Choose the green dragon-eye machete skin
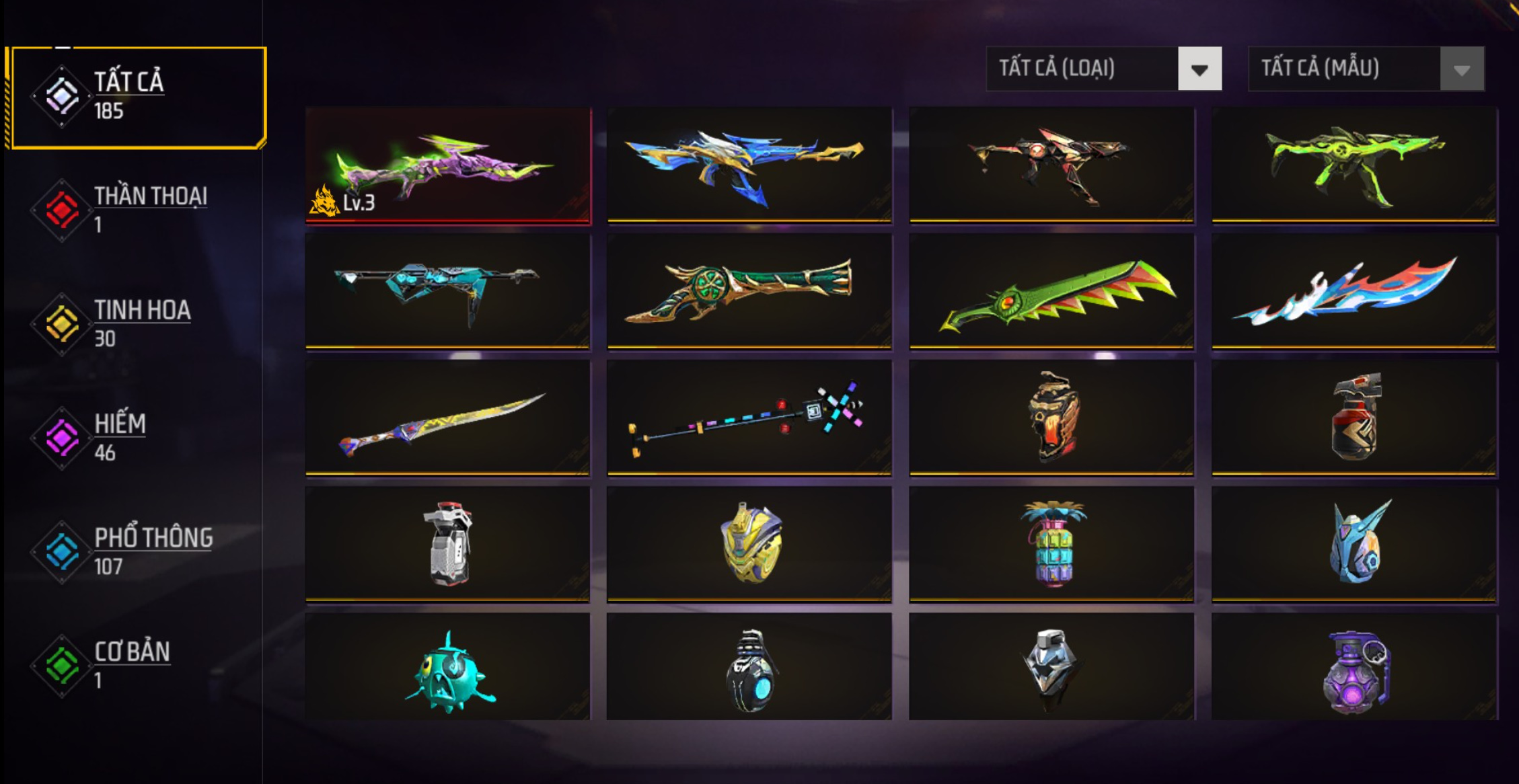 tap(1051, 291)
